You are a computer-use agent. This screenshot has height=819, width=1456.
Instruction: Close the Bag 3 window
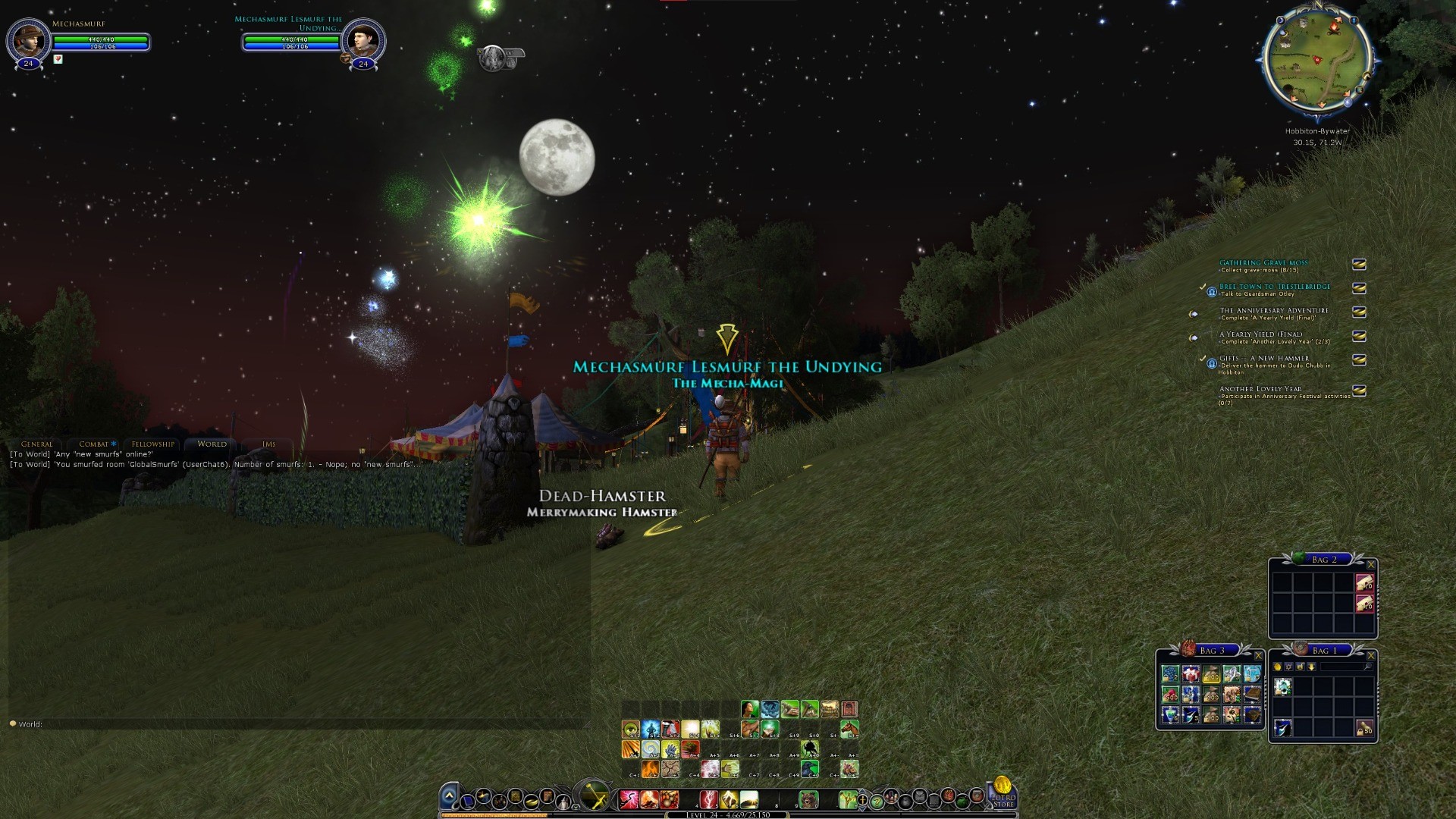pyautogui.click(x=1258, y=655)
